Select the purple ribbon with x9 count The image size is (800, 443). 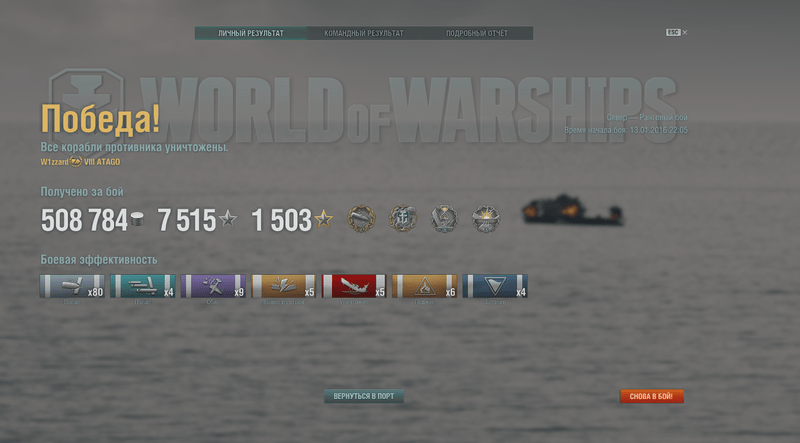pyautogui.click(x=213, y=287)
